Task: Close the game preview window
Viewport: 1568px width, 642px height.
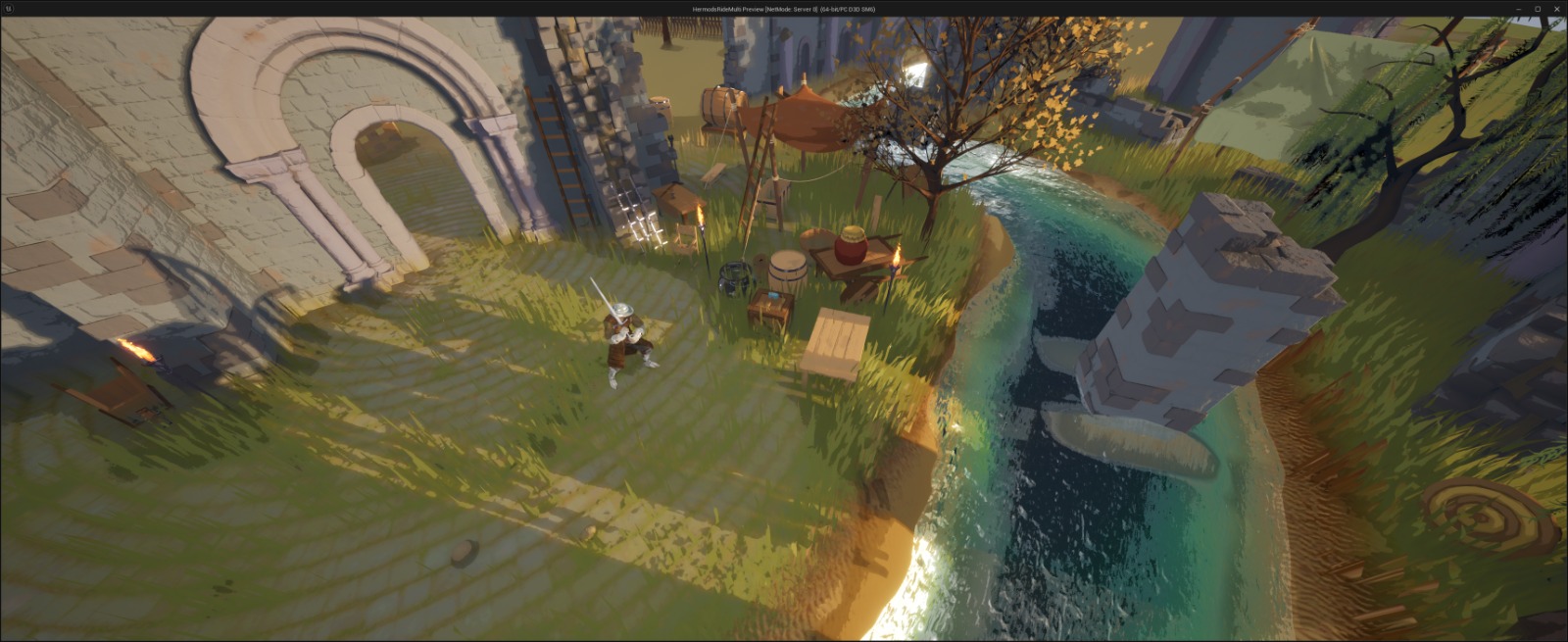Action: pos(1556,9)
